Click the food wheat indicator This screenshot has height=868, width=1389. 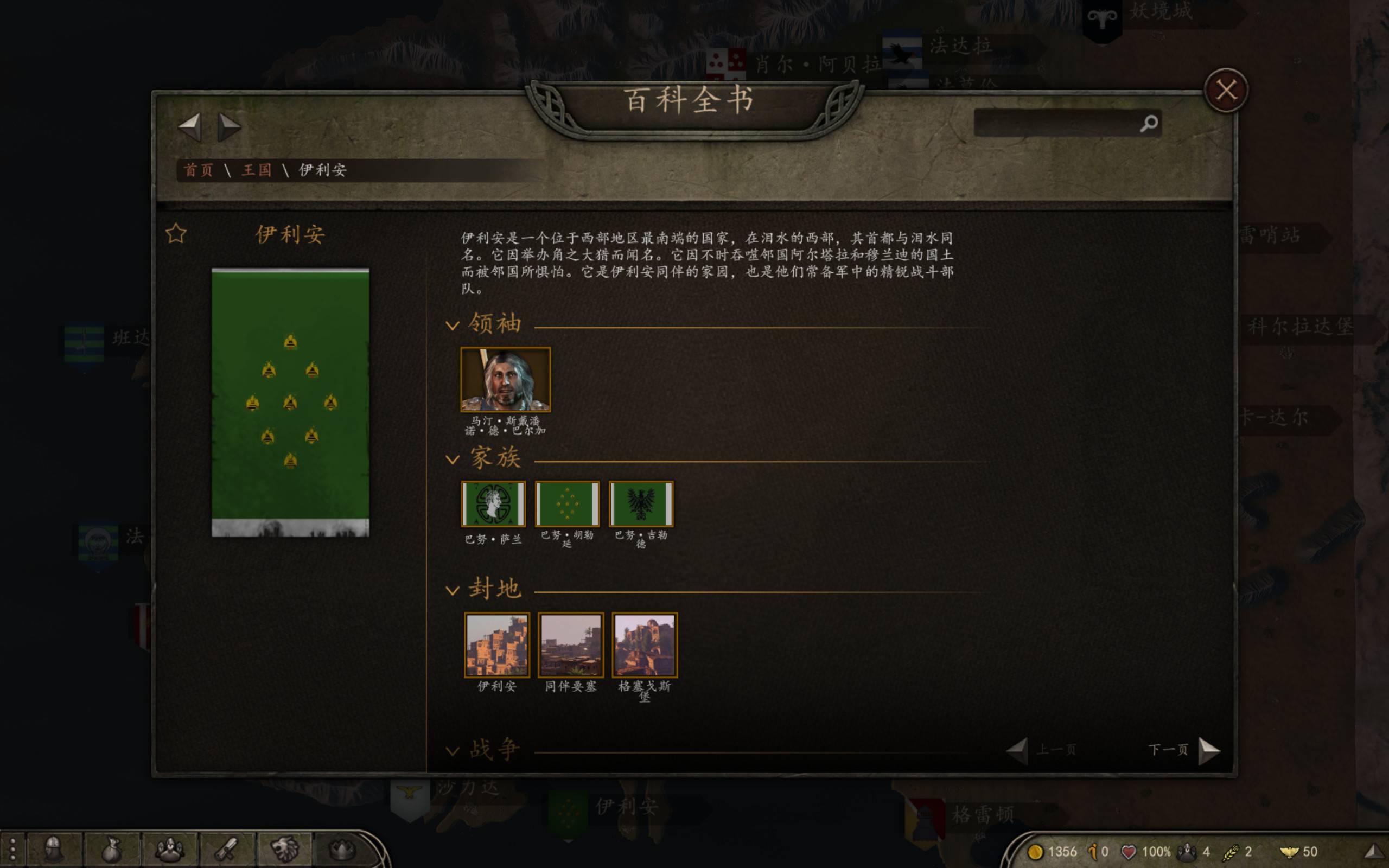pyautogui.click(x=1232, y=852)
